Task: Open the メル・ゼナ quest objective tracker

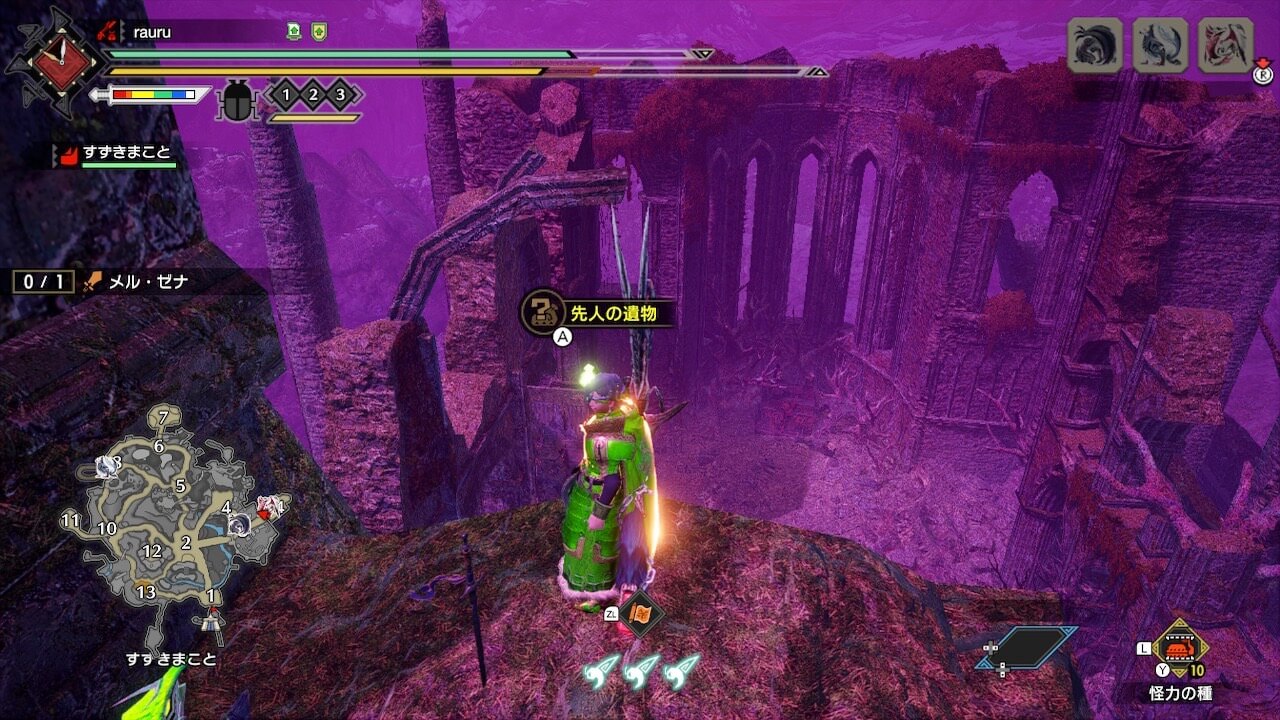Action: pyautogui.click(x=100, y=282)
